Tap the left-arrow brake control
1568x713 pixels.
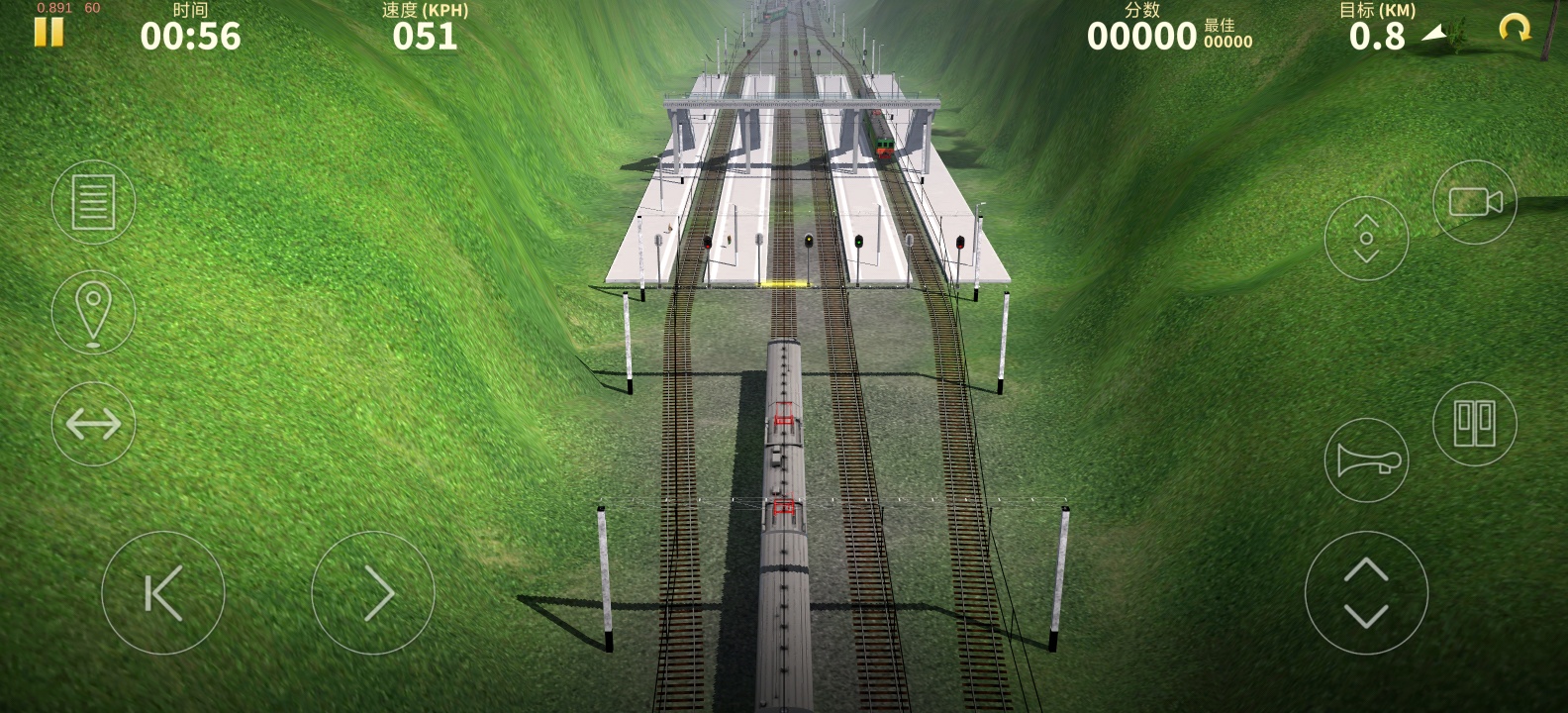tap(163, 593)
